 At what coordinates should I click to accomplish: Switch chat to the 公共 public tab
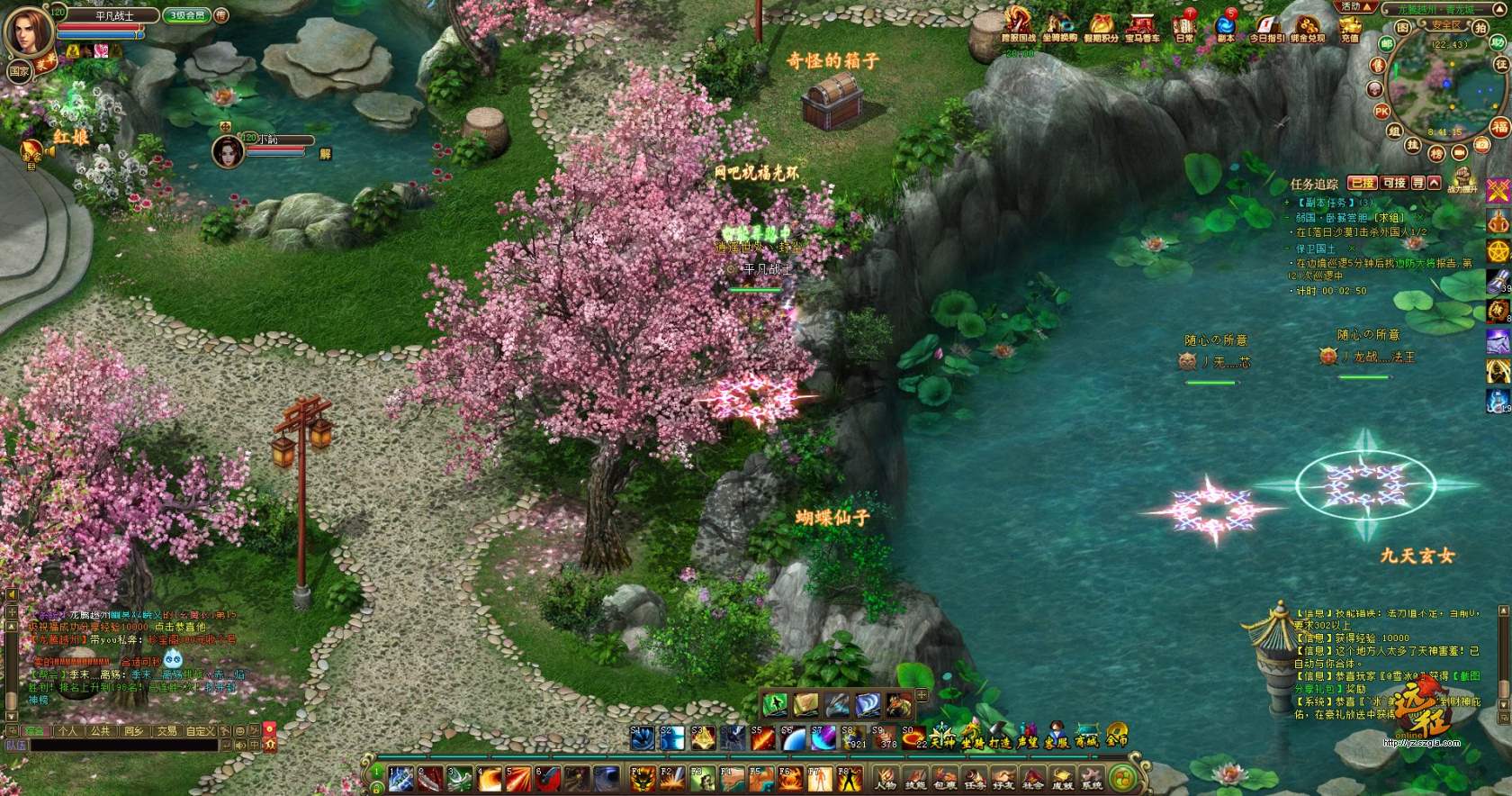[x=100, y=731]
